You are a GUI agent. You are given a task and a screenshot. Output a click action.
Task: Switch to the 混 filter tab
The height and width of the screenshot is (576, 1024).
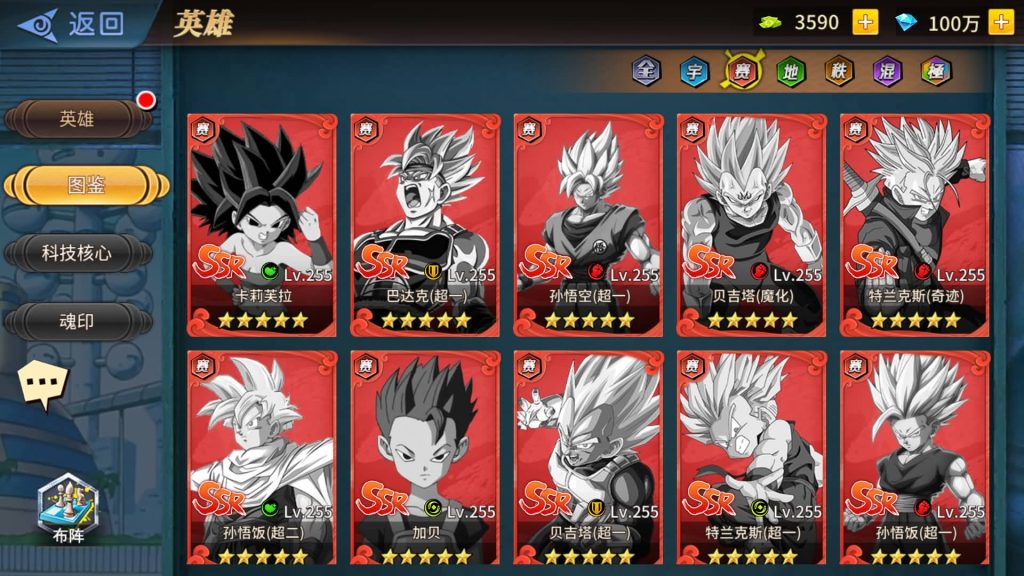click(x=886, y=71)
